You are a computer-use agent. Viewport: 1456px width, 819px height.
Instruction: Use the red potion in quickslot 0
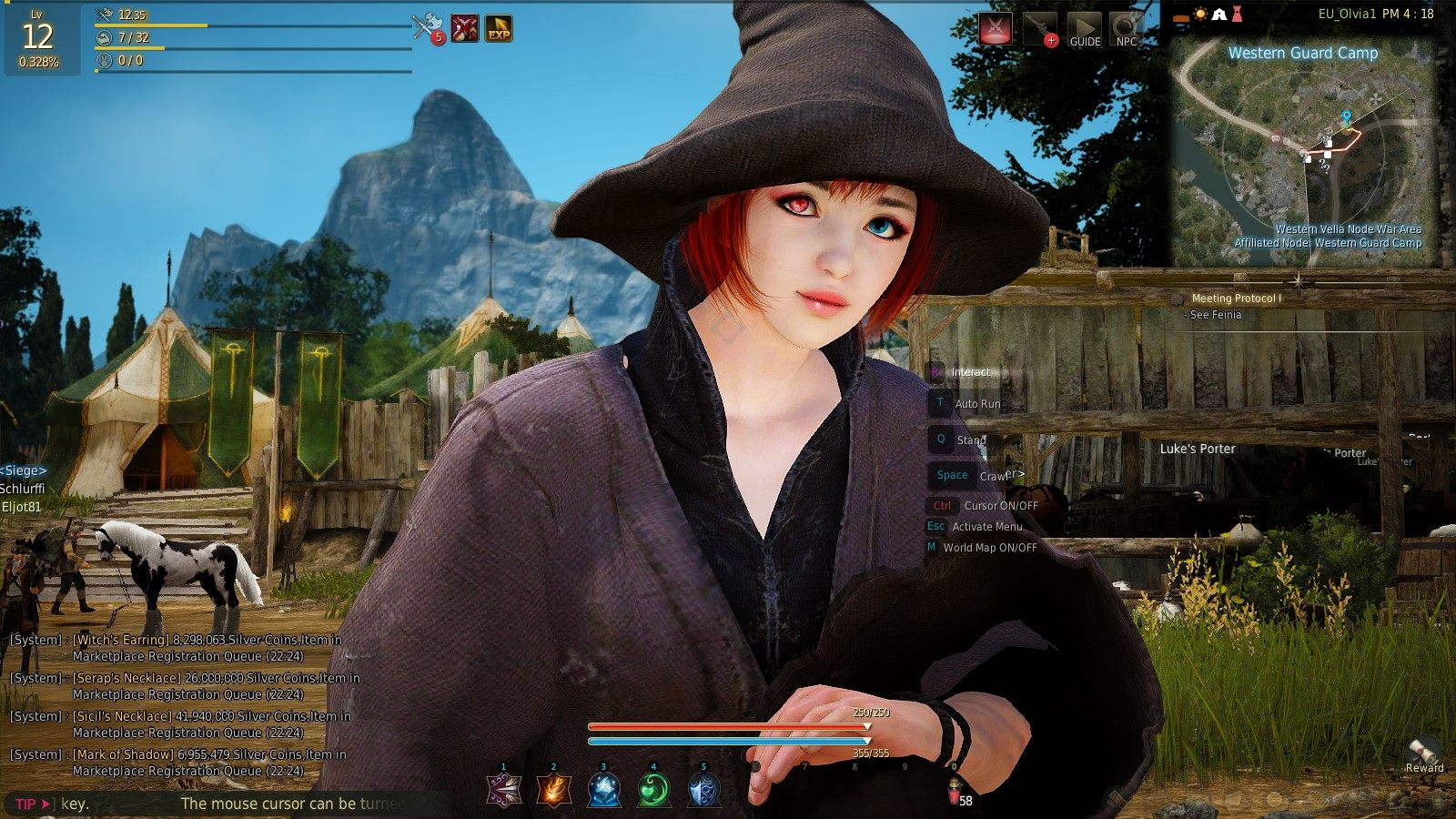point(954,794)
